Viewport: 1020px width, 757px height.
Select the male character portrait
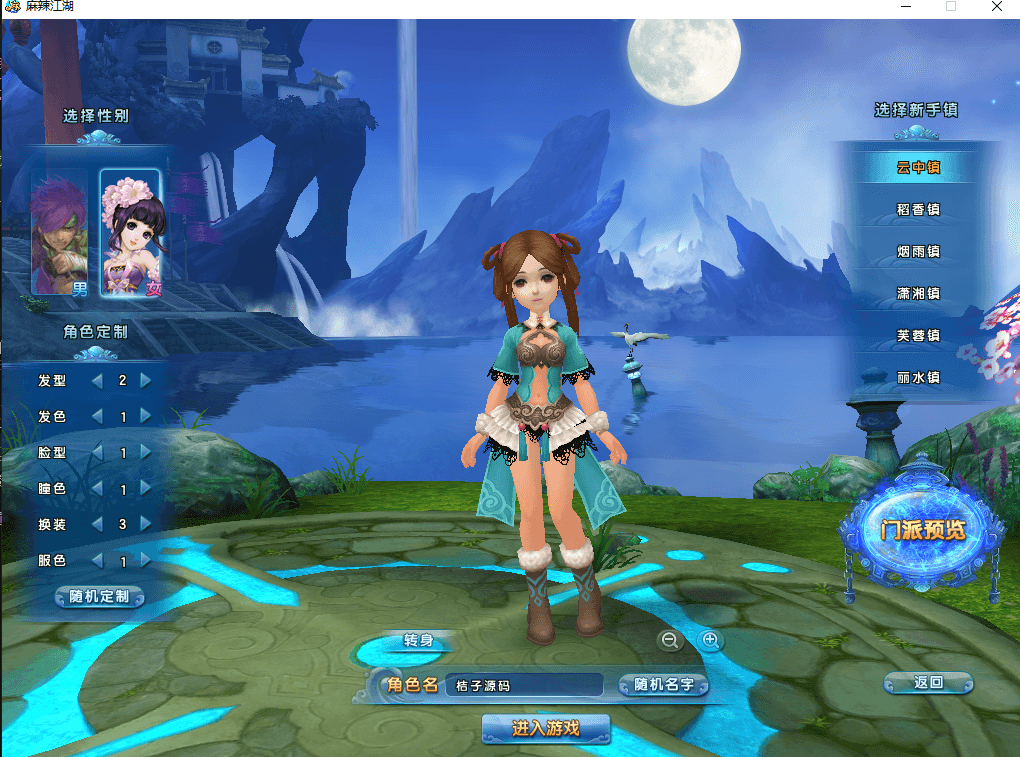[62, 232]
